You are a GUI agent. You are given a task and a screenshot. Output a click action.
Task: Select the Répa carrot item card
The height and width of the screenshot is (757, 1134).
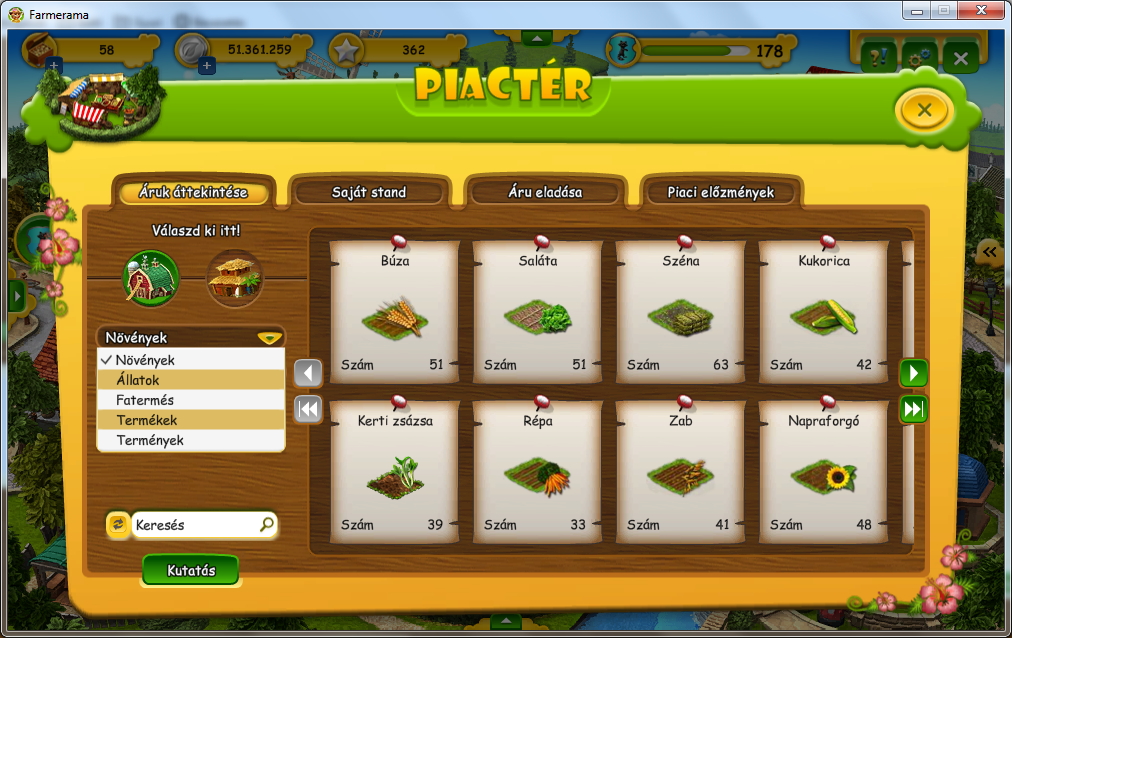point(538,472)
